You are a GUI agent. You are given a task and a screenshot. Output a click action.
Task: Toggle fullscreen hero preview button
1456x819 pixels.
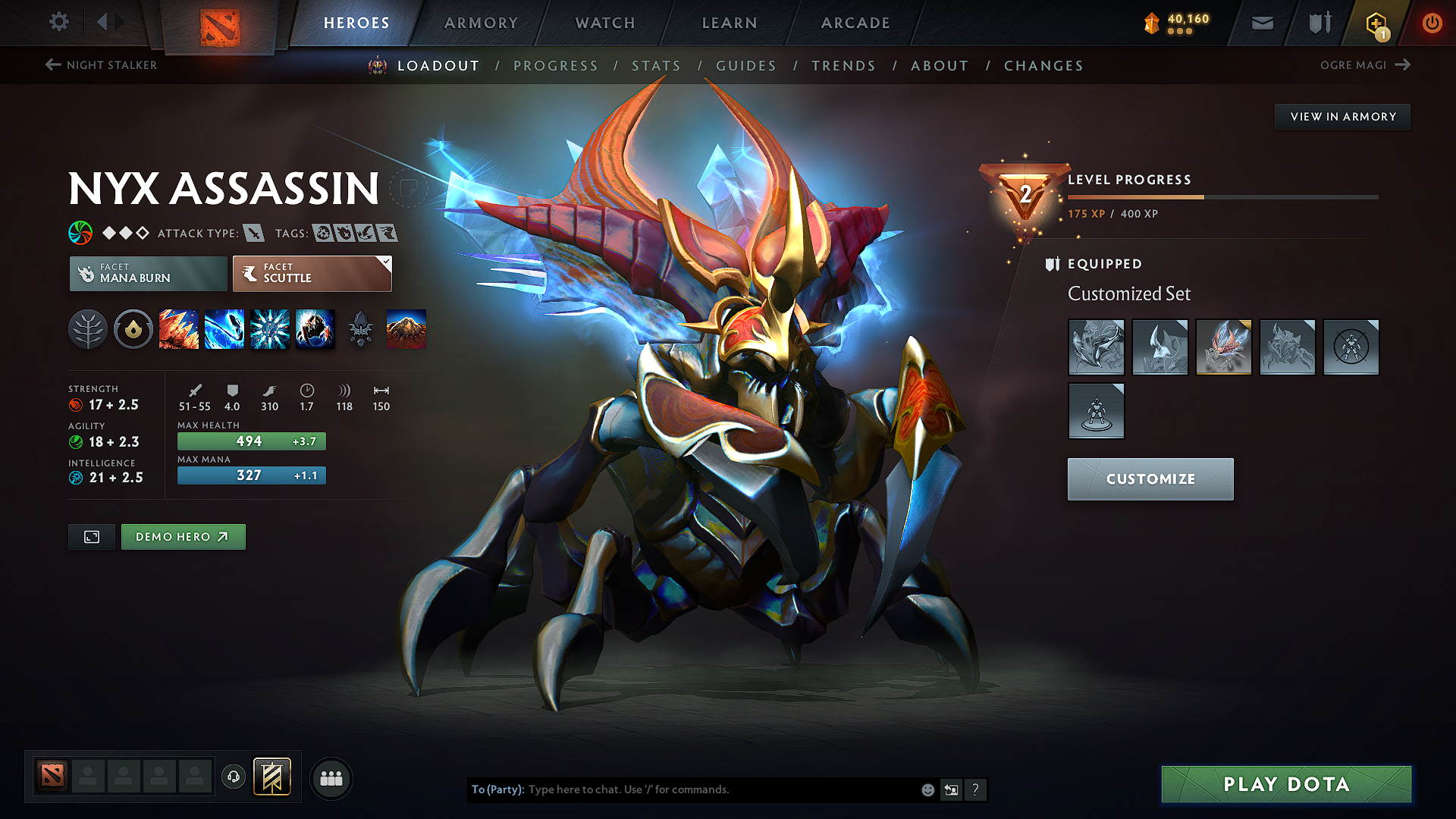(91, 536)
